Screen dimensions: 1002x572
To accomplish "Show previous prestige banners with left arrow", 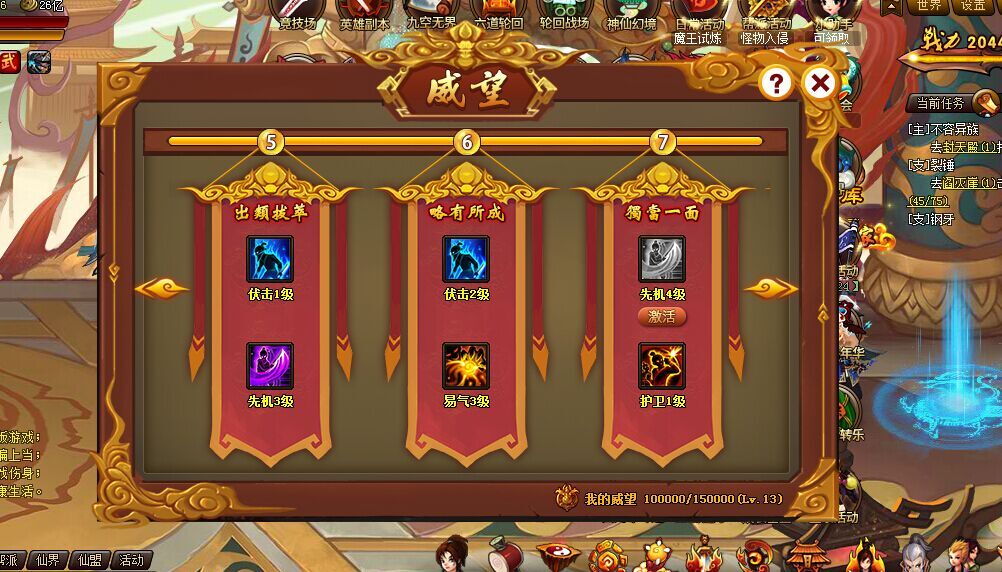I will (x=162, y=289).
